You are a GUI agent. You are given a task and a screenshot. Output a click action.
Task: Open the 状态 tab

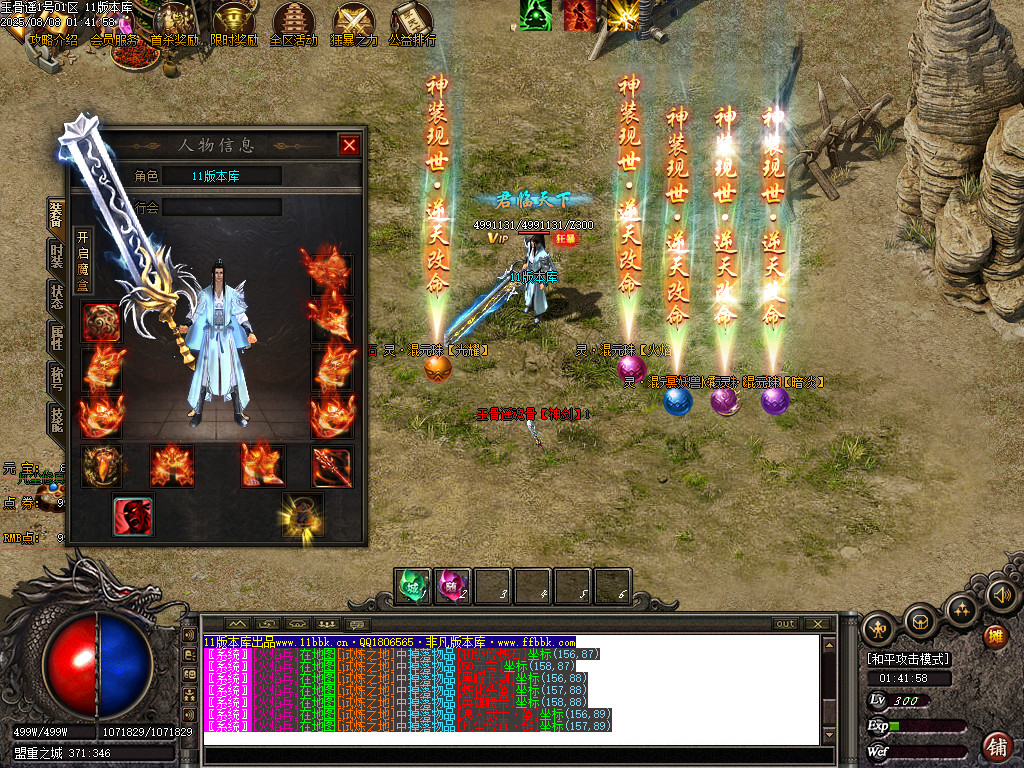pos(57,296)
